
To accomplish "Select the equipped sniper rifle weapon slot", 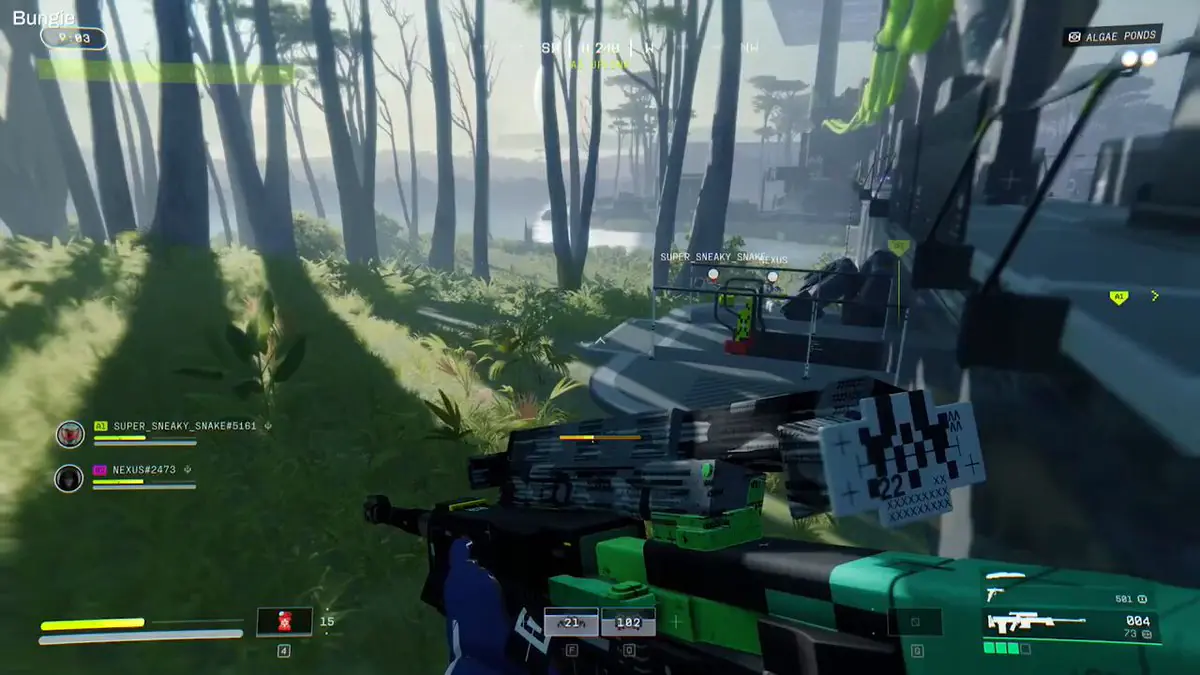I will pyautogui.click(x=1071, y=624).
